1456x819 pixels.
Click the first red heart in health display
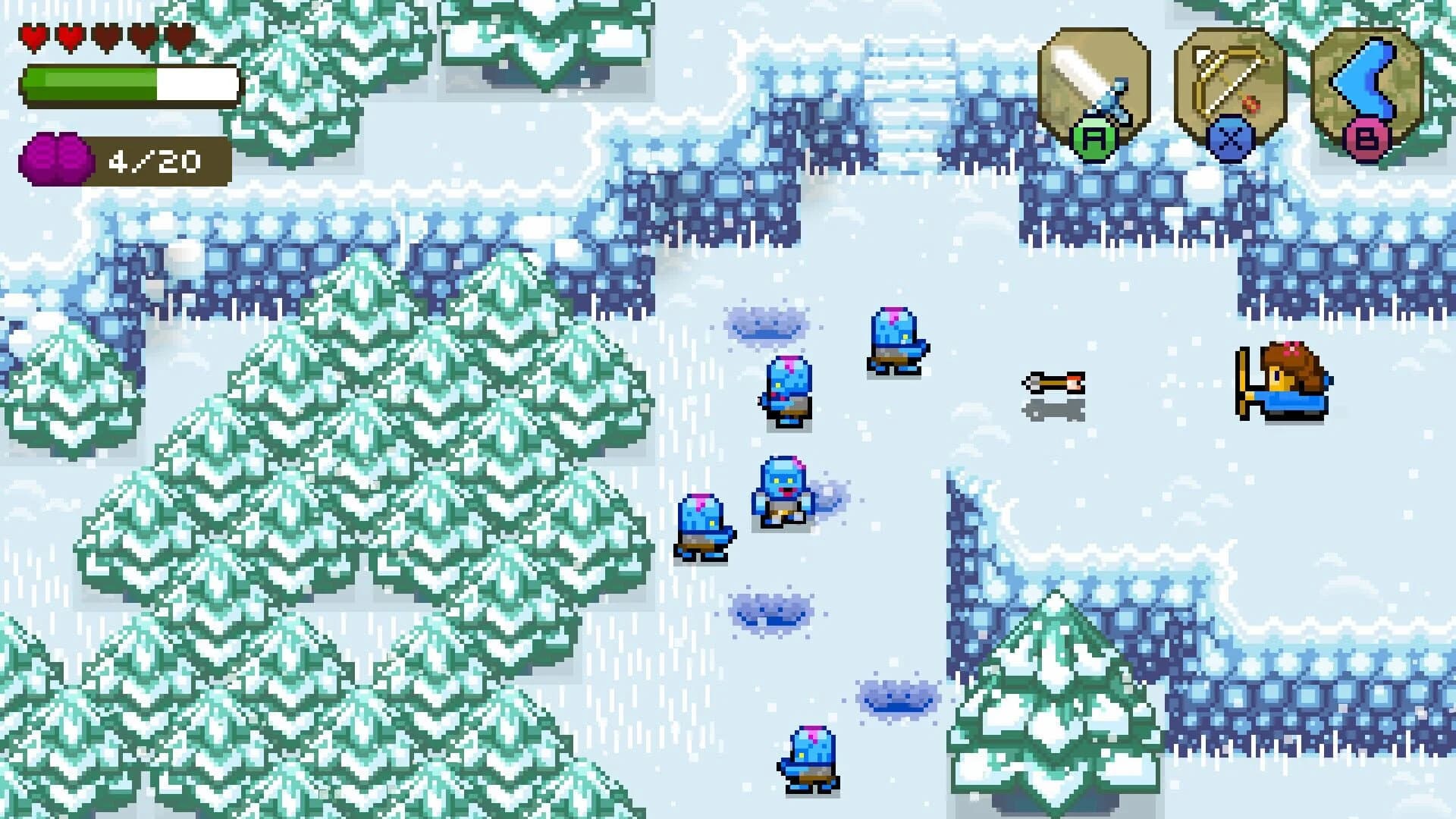(34, 36)
